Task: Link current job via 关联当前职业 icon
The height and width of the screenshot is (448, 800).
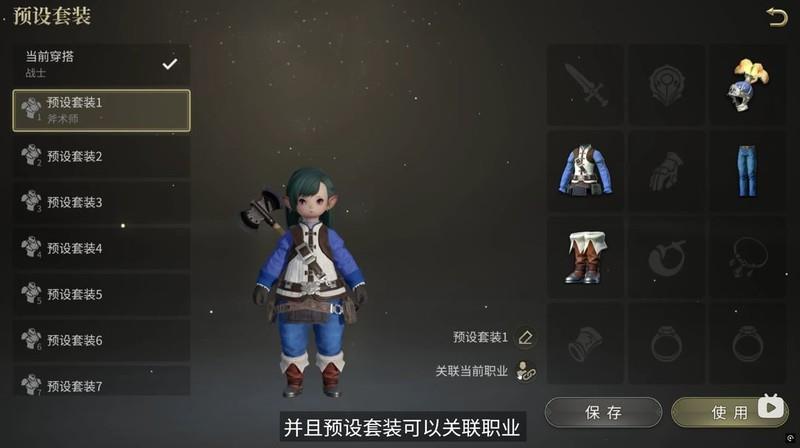Action: pyautogui.click(x=526, y=371)
